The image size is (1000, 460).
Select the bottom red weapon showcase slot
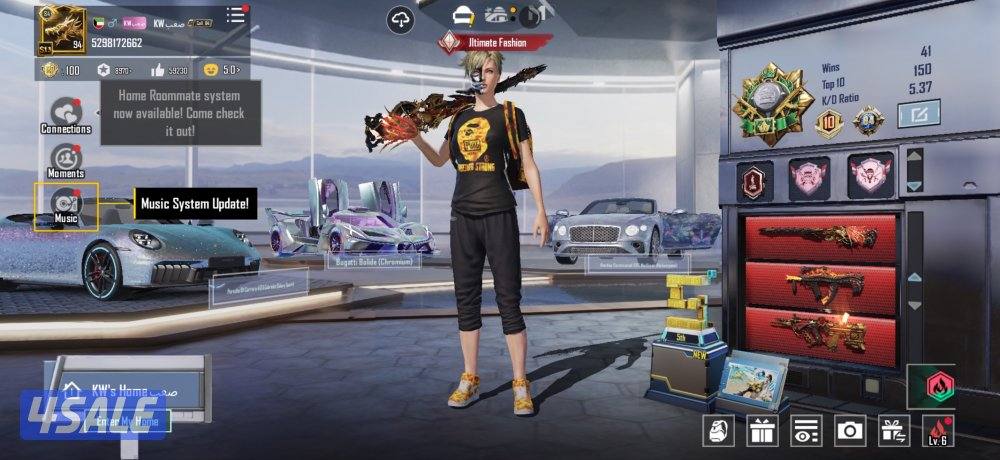point(823,330)
